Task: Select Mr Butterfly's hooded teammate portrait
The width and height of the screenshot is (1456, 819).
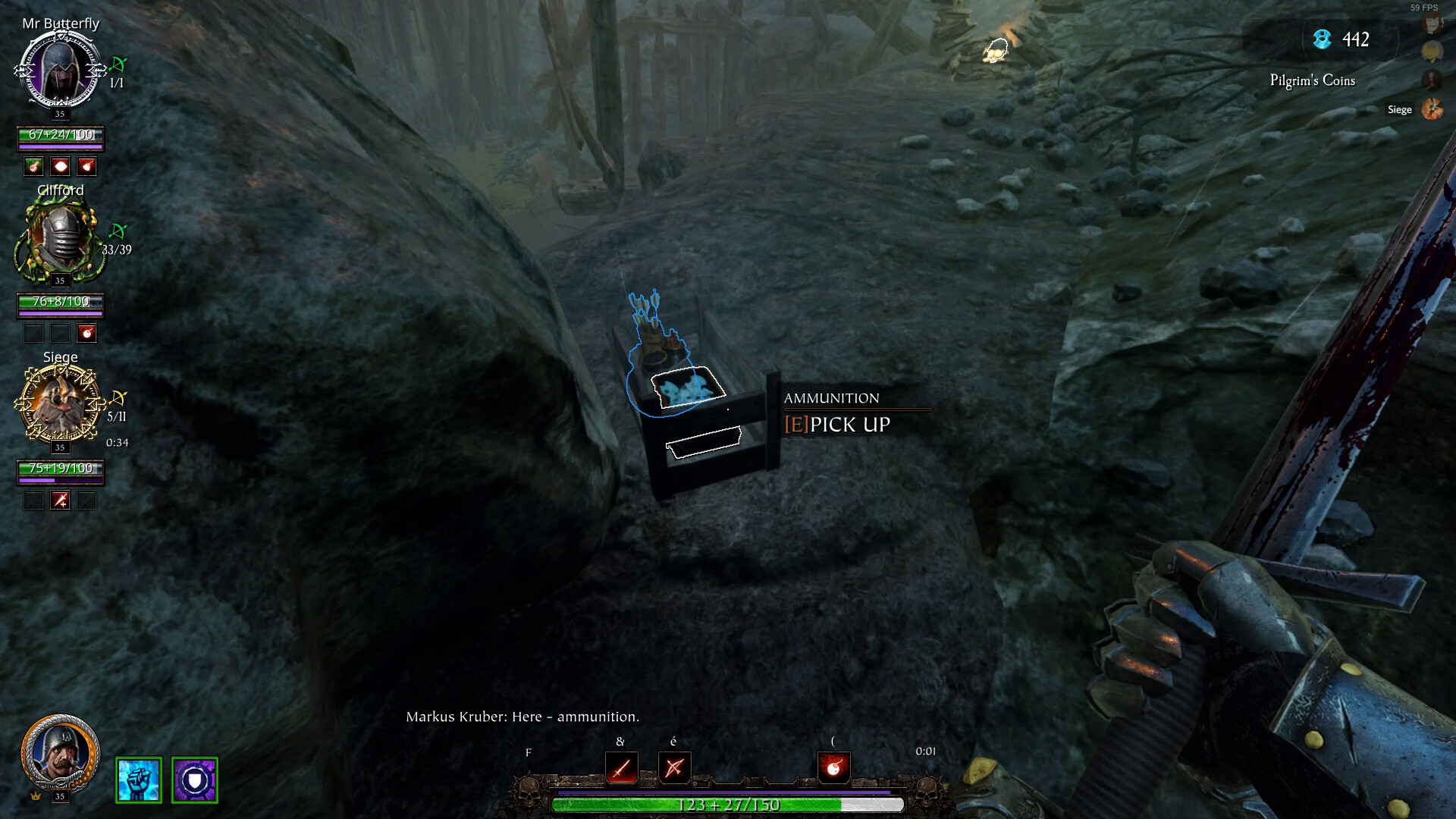Action: (x=59, y=70)
